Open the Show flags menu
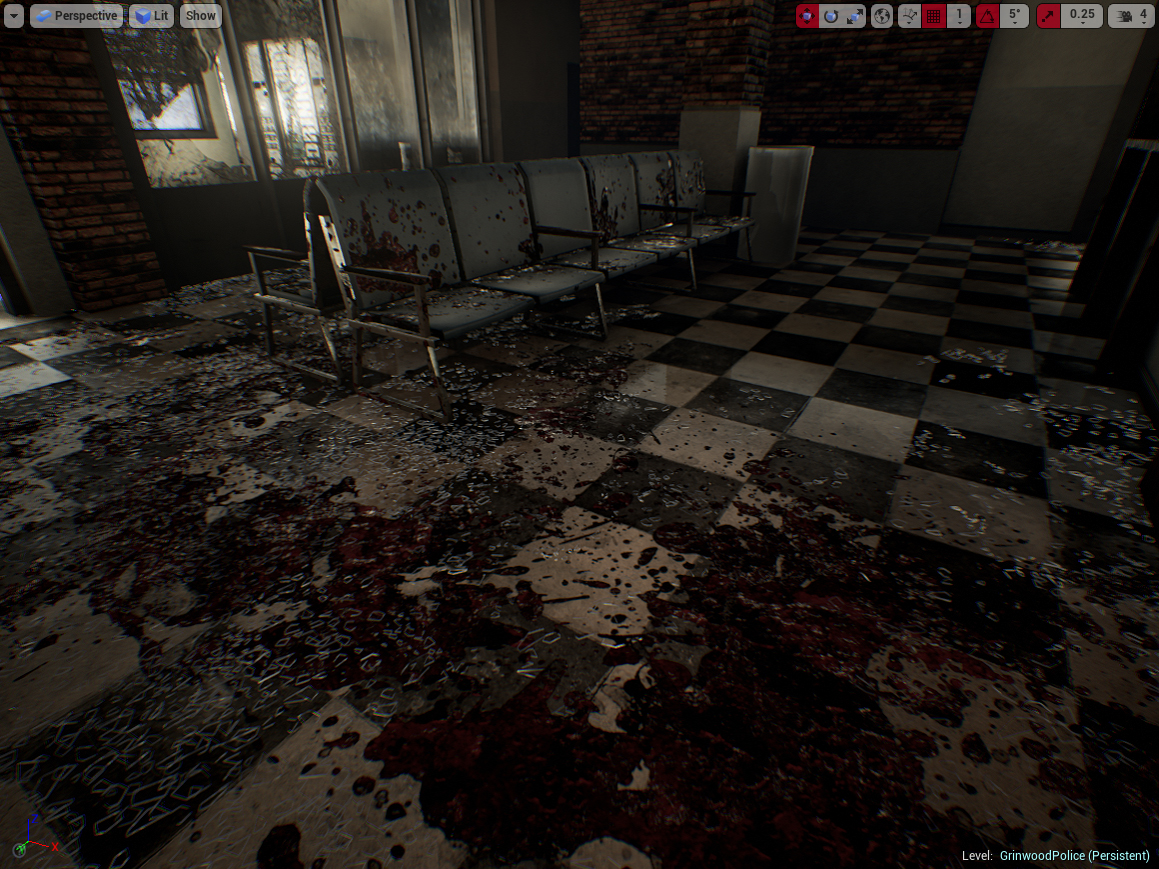Screen dimensions: 1159x869 pos(200,15)
